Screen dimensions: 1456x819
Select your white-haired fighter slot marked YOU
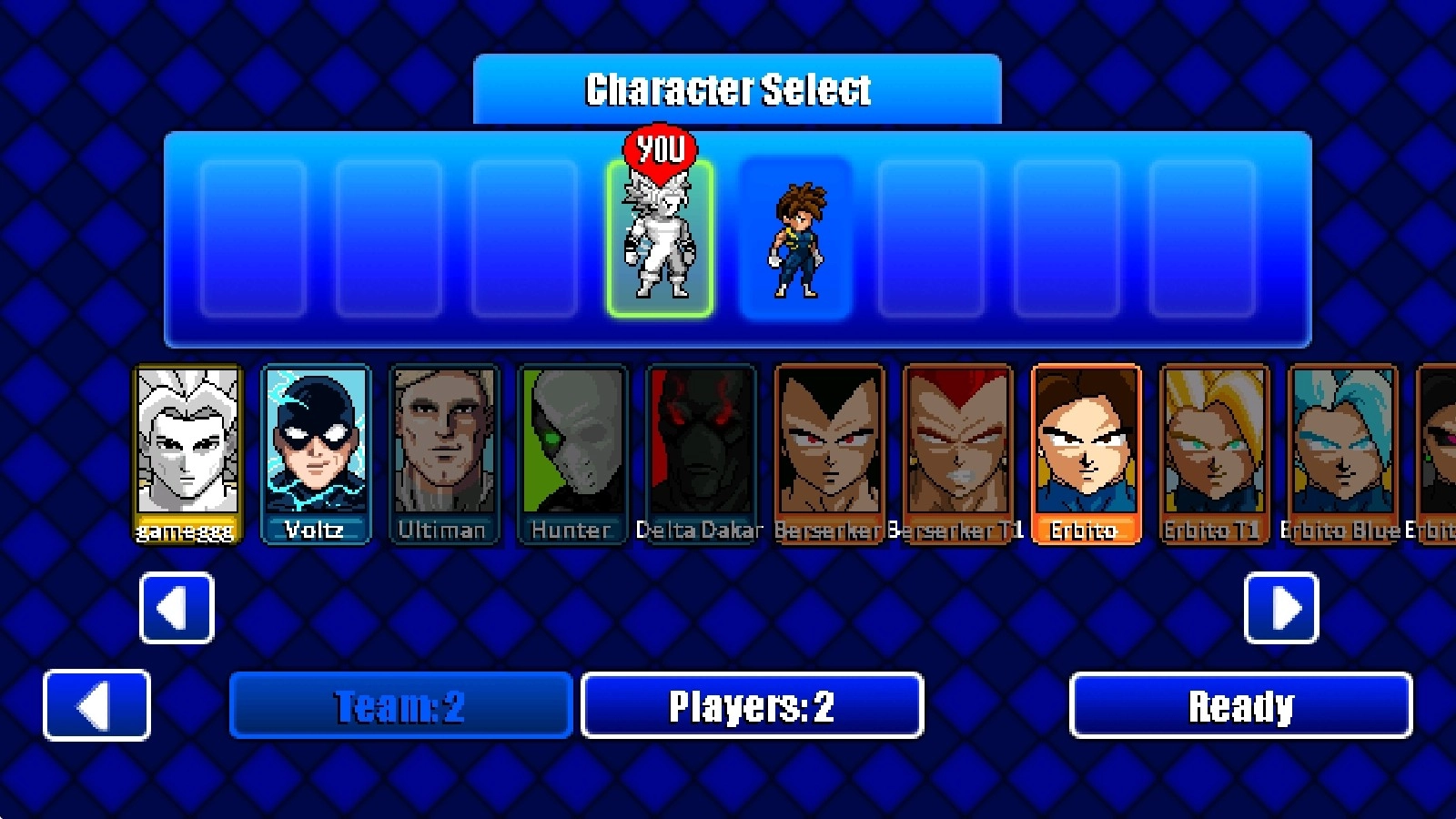click(660, 238)
